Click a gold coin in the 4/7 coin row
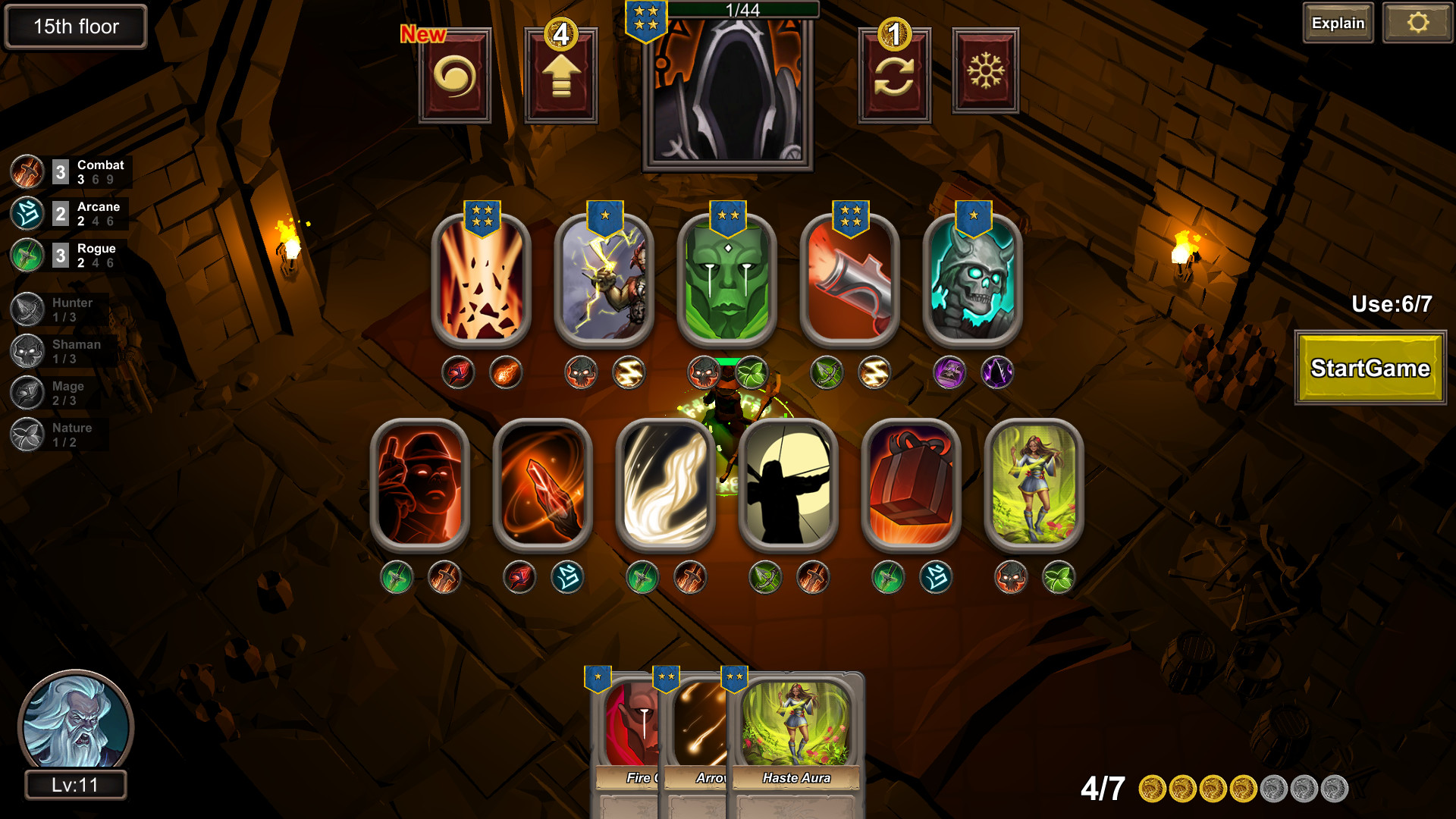The height and width of the screenshot is (819, 1456). click(x=1153, y=789)
